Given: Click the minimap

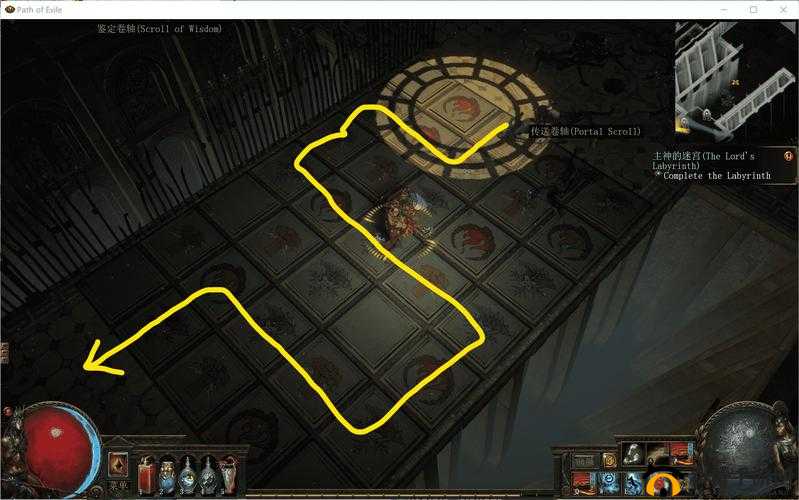Looking at the screenshot, I should click(x=735, y=78).
